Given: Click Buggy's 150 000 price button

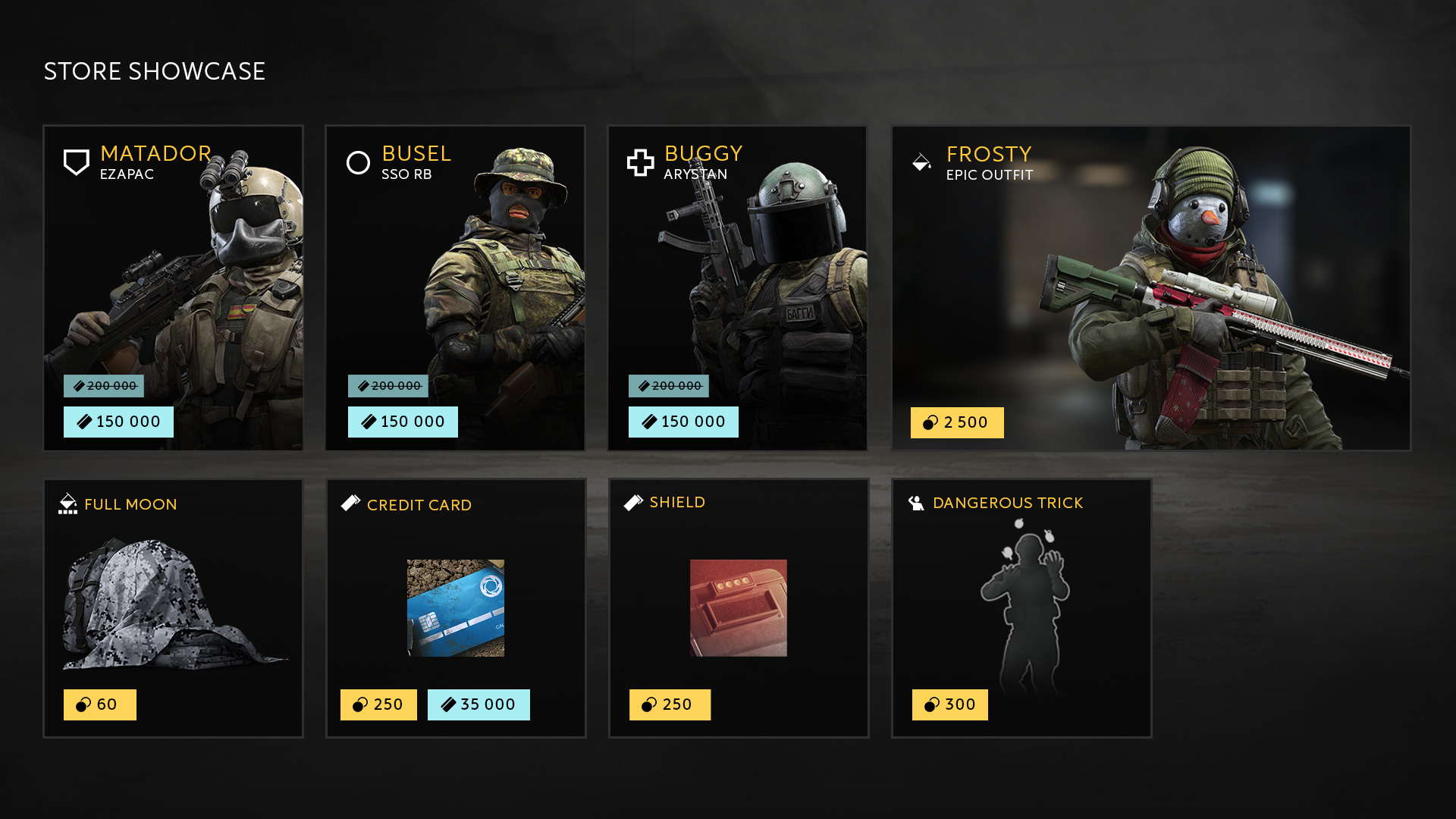Looking at the screenshot, I should coord(683,422).
